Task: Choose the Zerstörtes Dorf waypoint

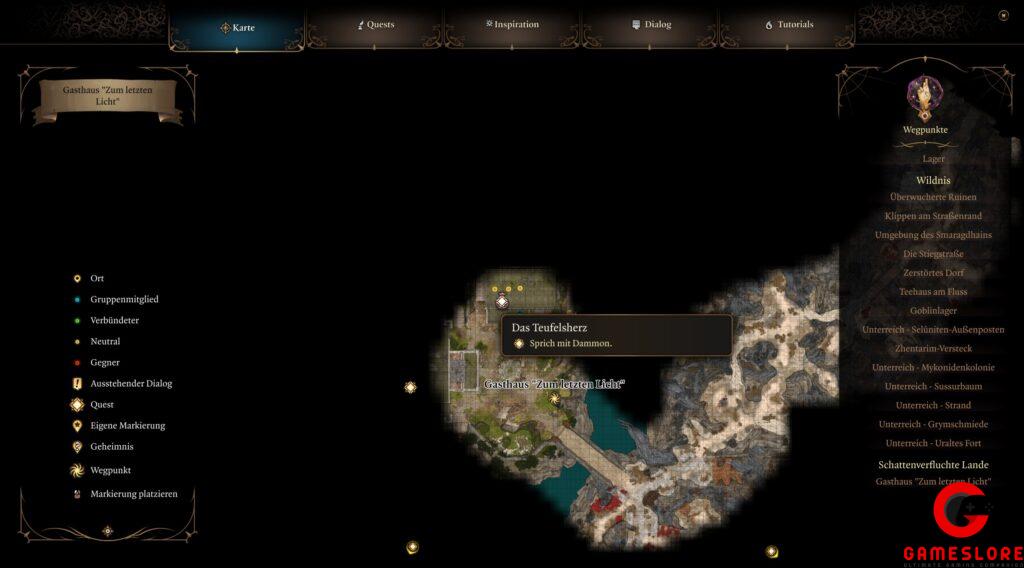Action: tap(933, 273)
